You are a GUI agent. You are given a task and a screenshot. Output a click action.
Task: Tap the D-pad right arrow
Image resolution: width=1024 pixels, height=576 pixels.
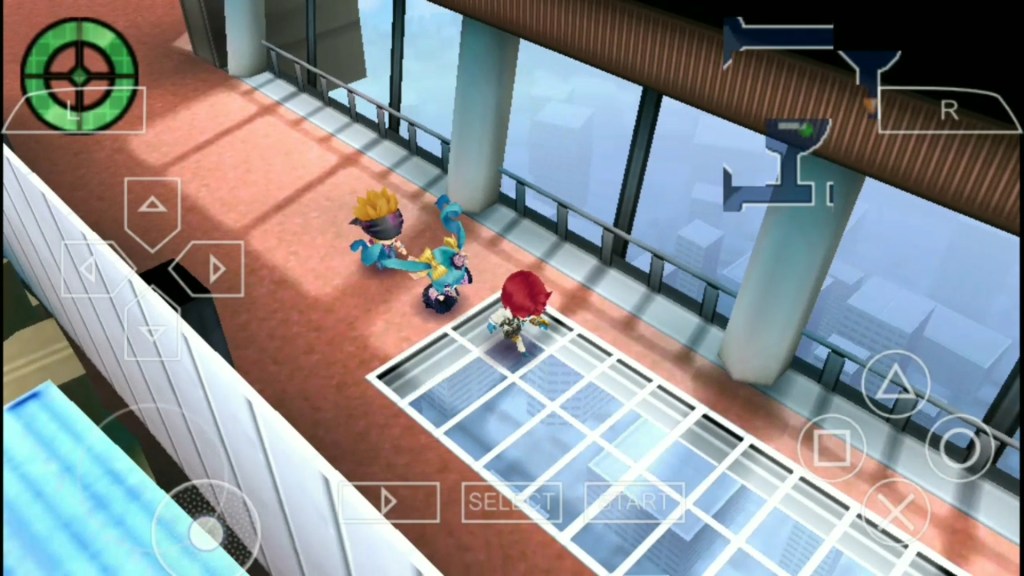214,269
